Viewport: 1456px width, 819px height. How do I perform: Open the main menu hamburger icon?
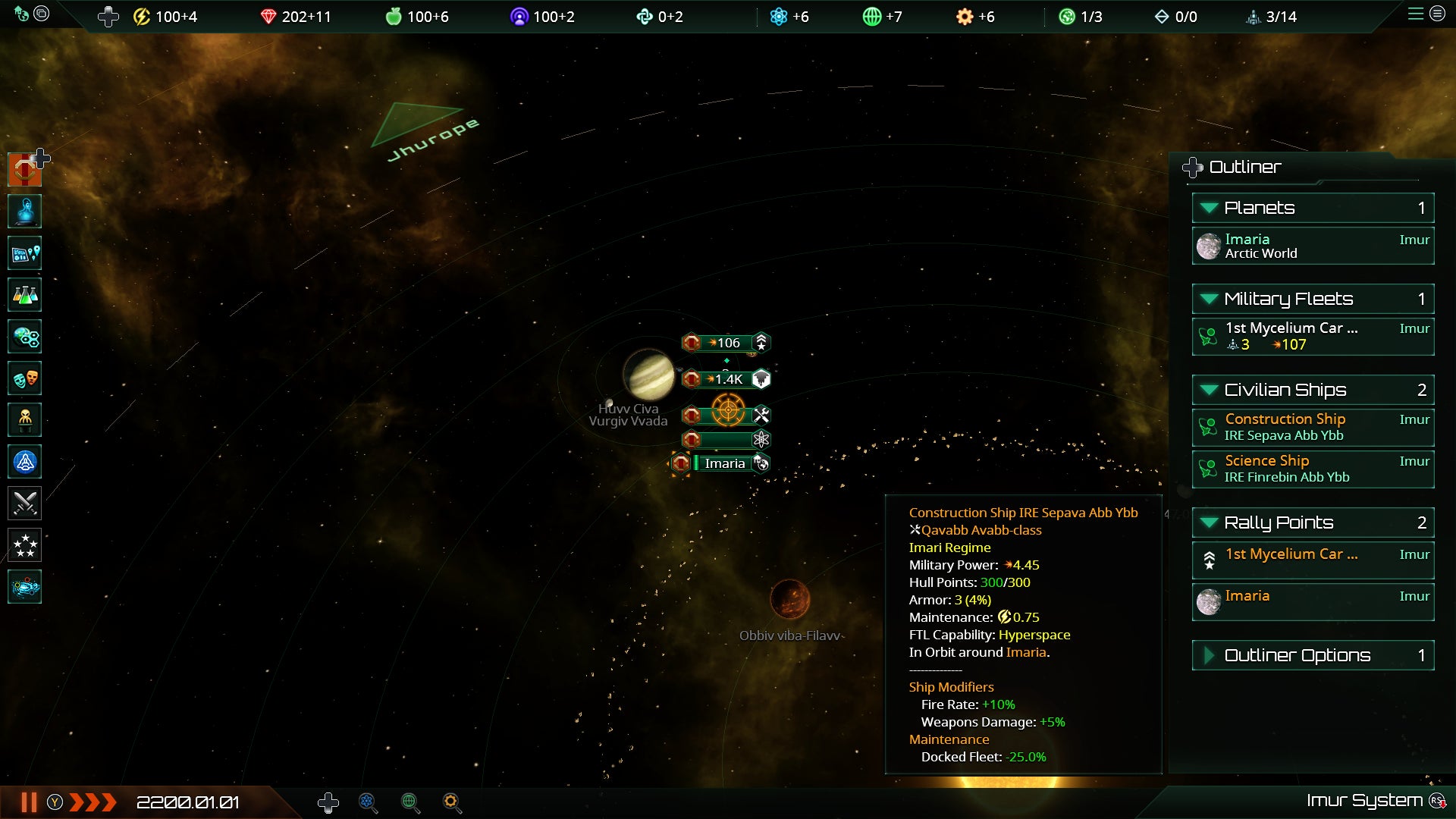pos(1415,14)
